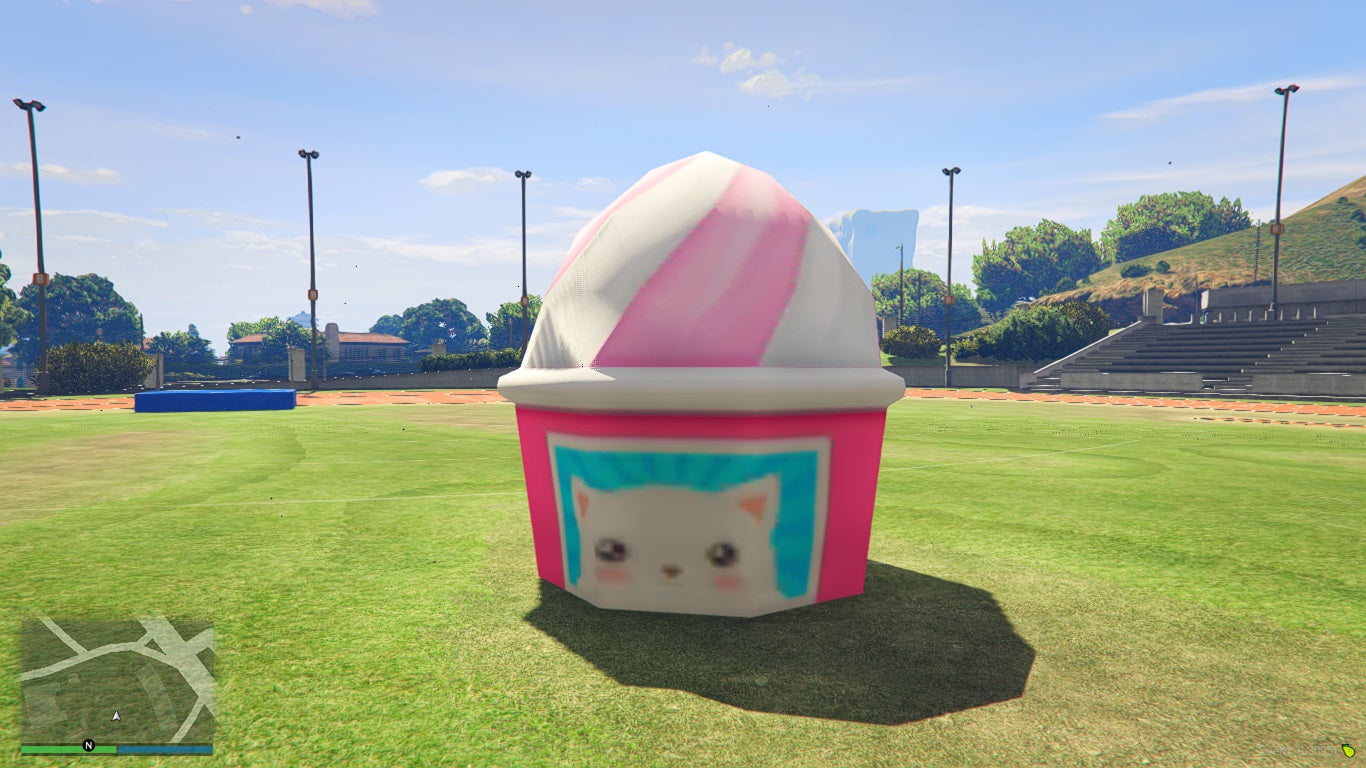Click the player arrow on the minimap
Viewport: 1366px width, 768px height.
(116, 716)
